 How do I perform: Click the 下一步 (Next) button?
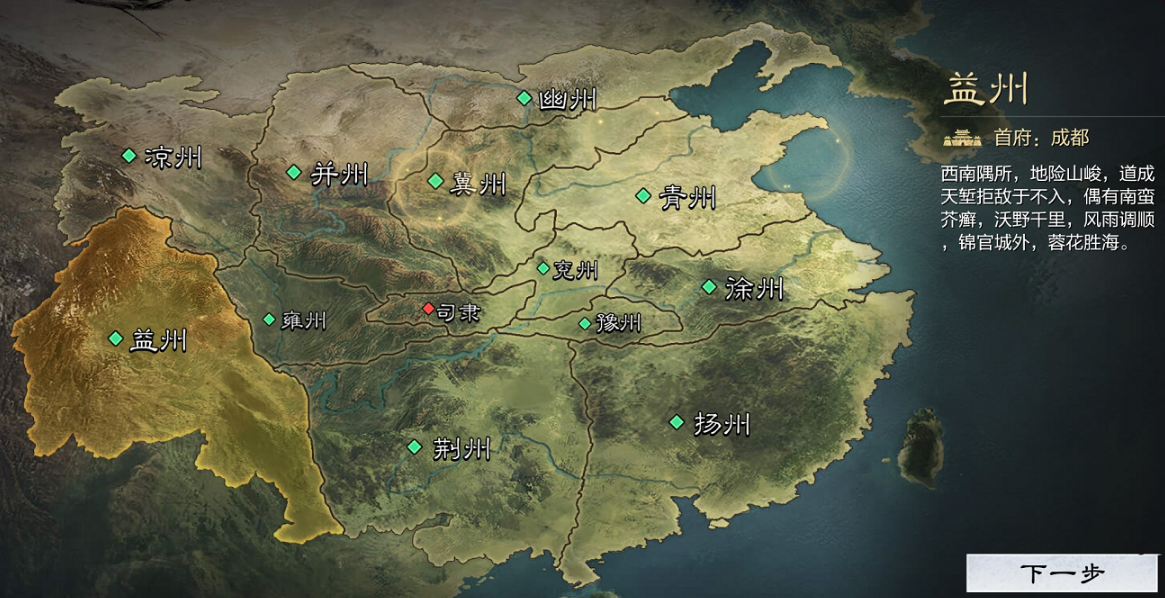[1063, 573]
